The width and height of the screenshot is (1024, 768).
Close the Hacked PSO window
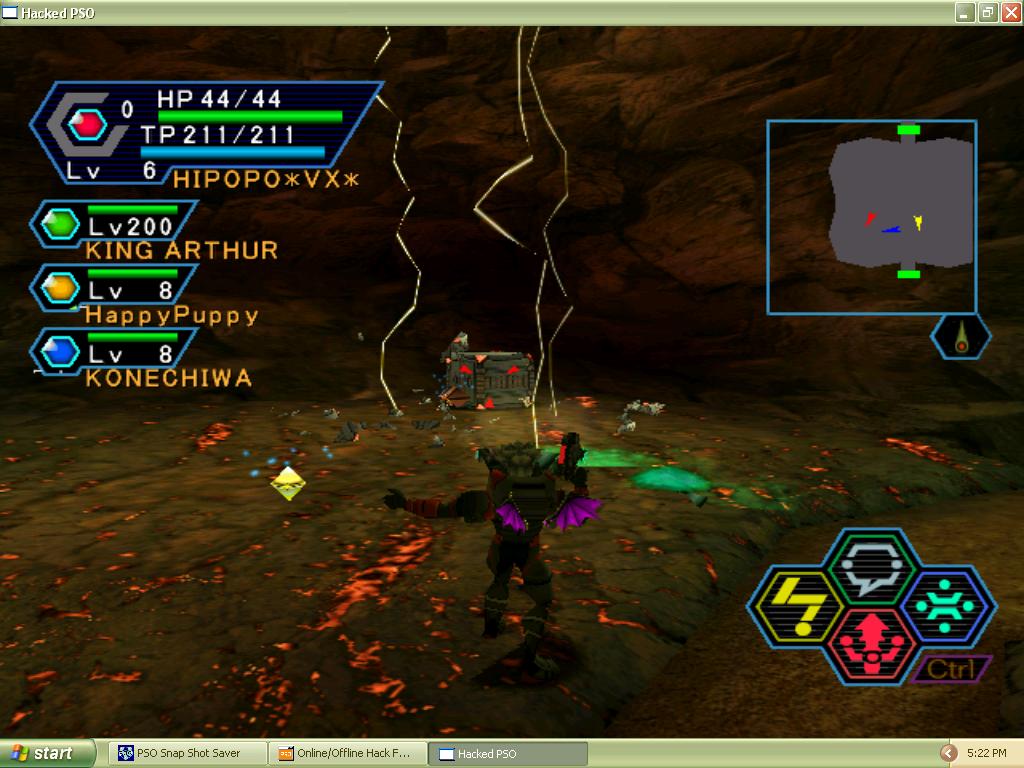[1010, 12]
